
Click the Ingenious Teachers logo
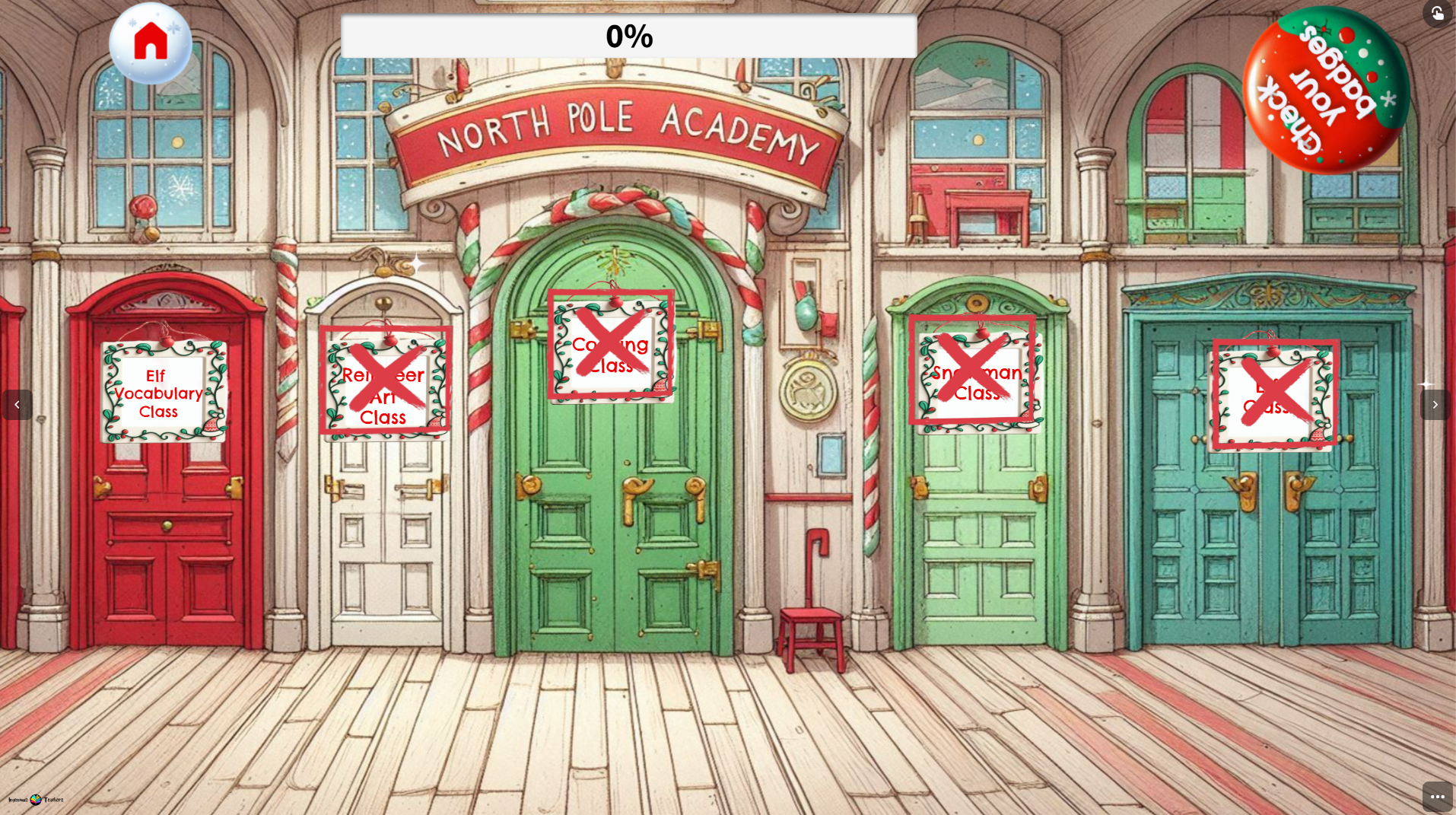36,800
